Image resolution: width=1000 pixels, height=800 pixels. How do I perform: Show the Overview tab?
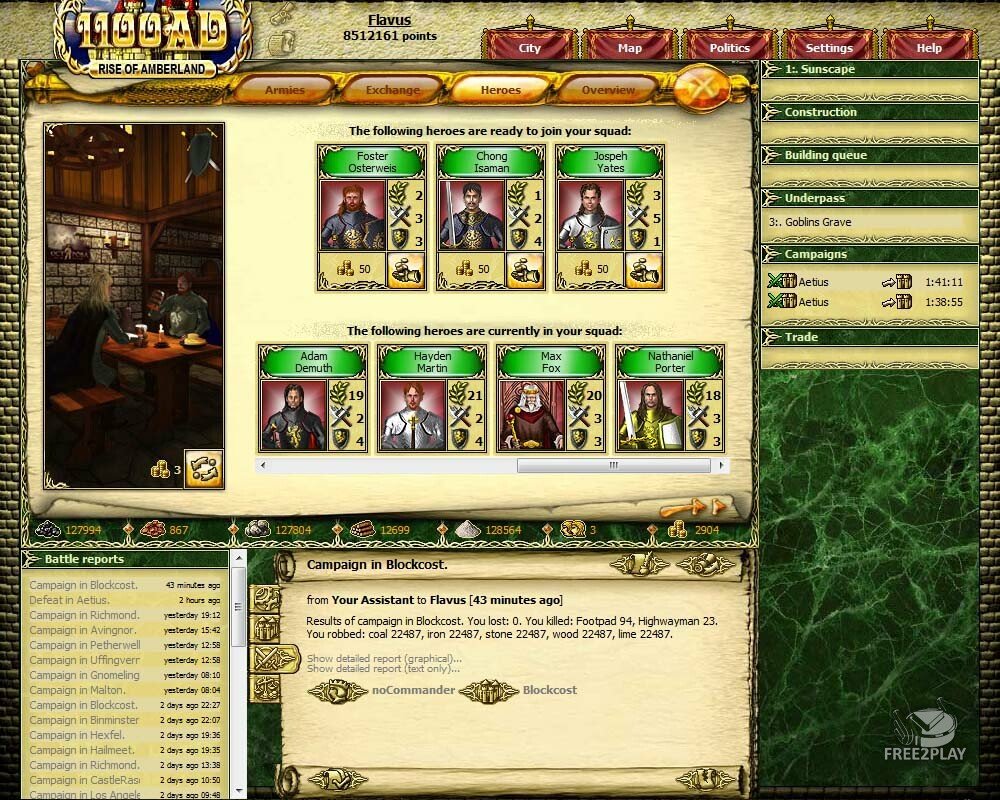pos(608,90)
